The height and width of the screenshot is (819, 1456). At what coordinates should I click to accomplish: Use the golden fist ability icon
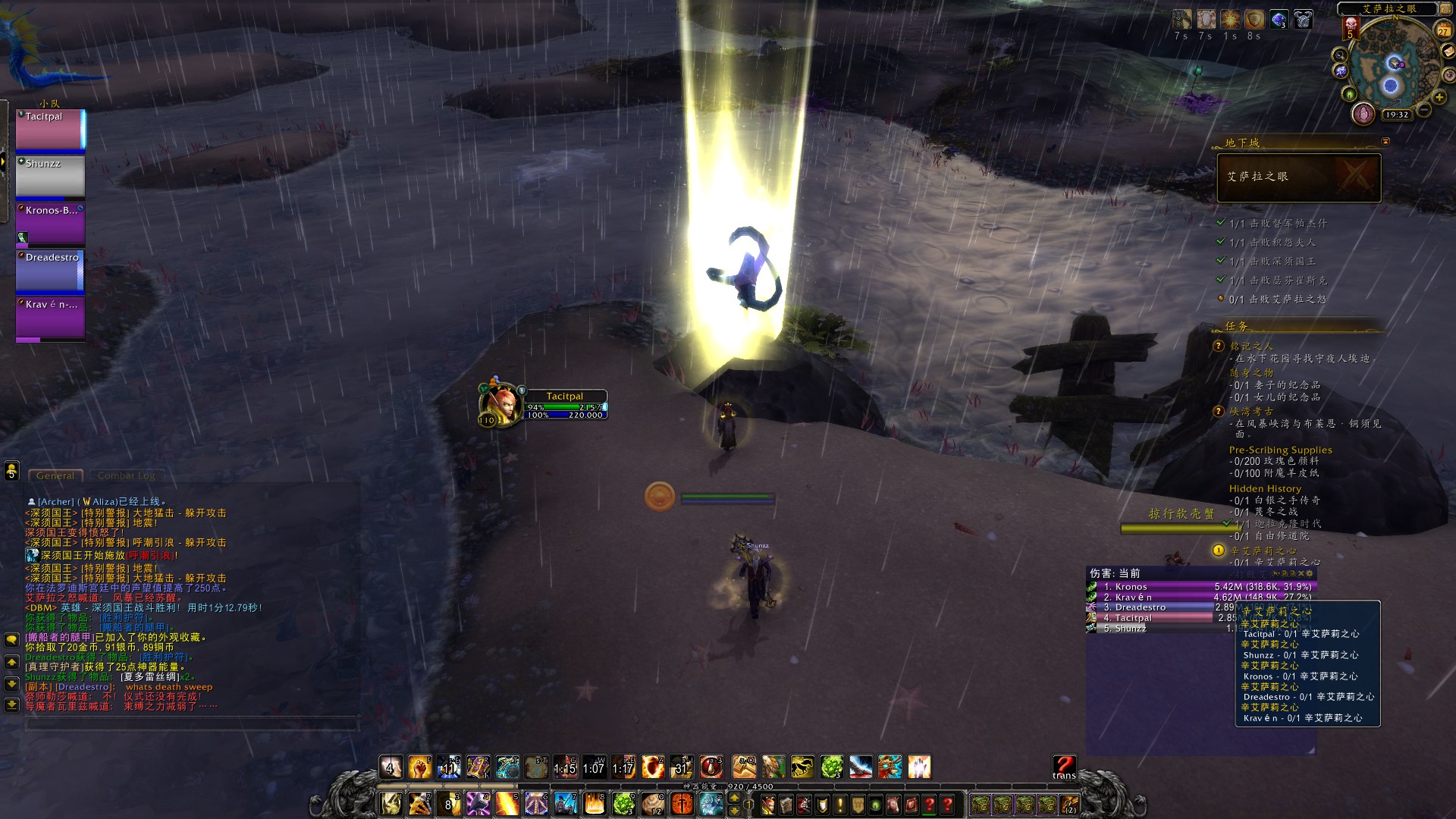pyautogui.click(x=419, y=767)
